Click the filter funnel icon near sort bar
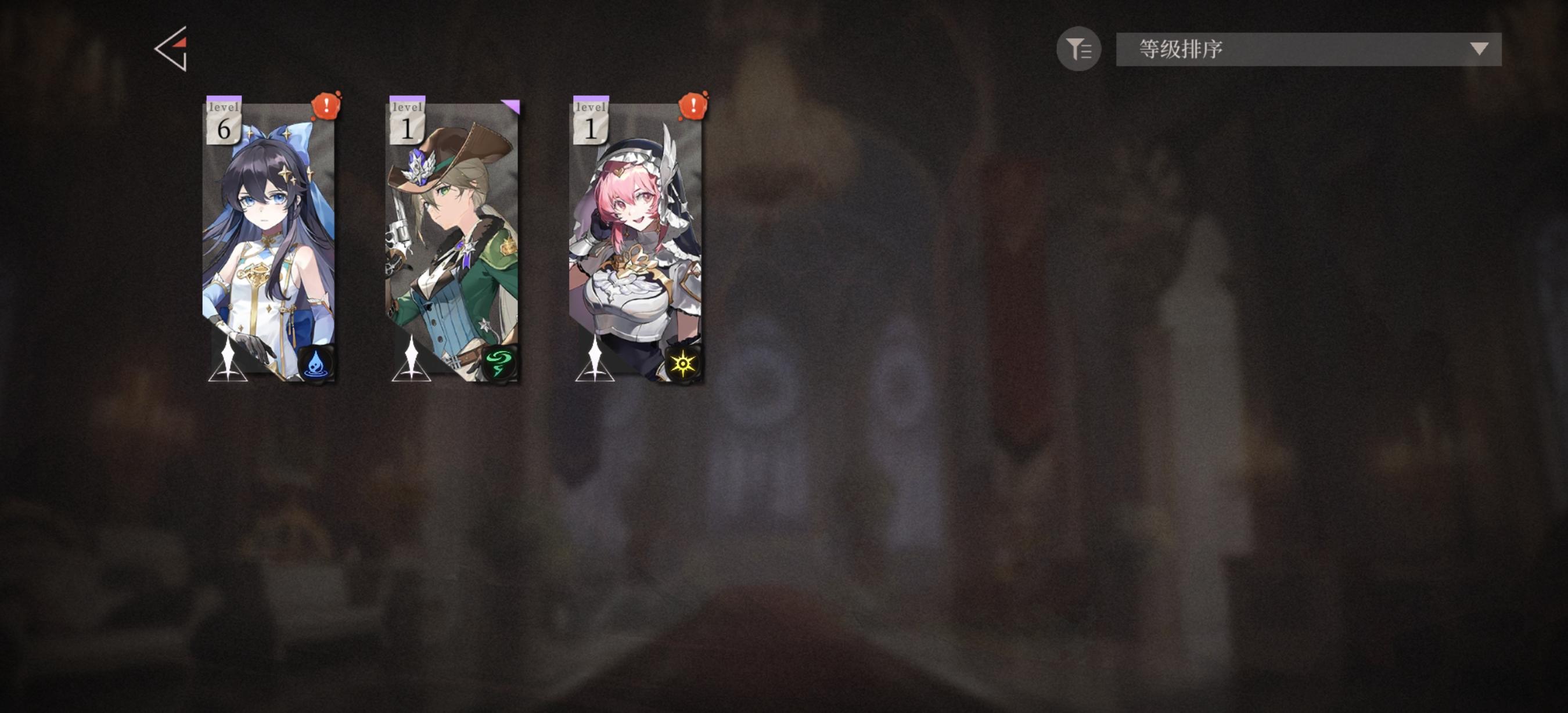The height and width of the screenshot is (713, 1568). point(1080,49)
